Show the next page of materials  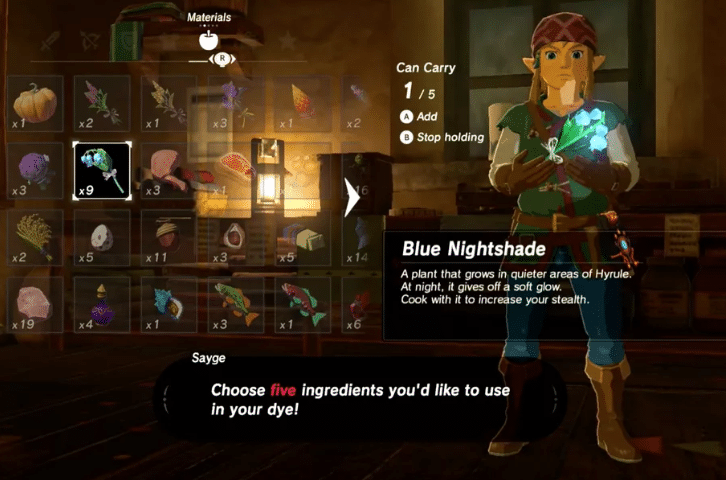(352, 198)
